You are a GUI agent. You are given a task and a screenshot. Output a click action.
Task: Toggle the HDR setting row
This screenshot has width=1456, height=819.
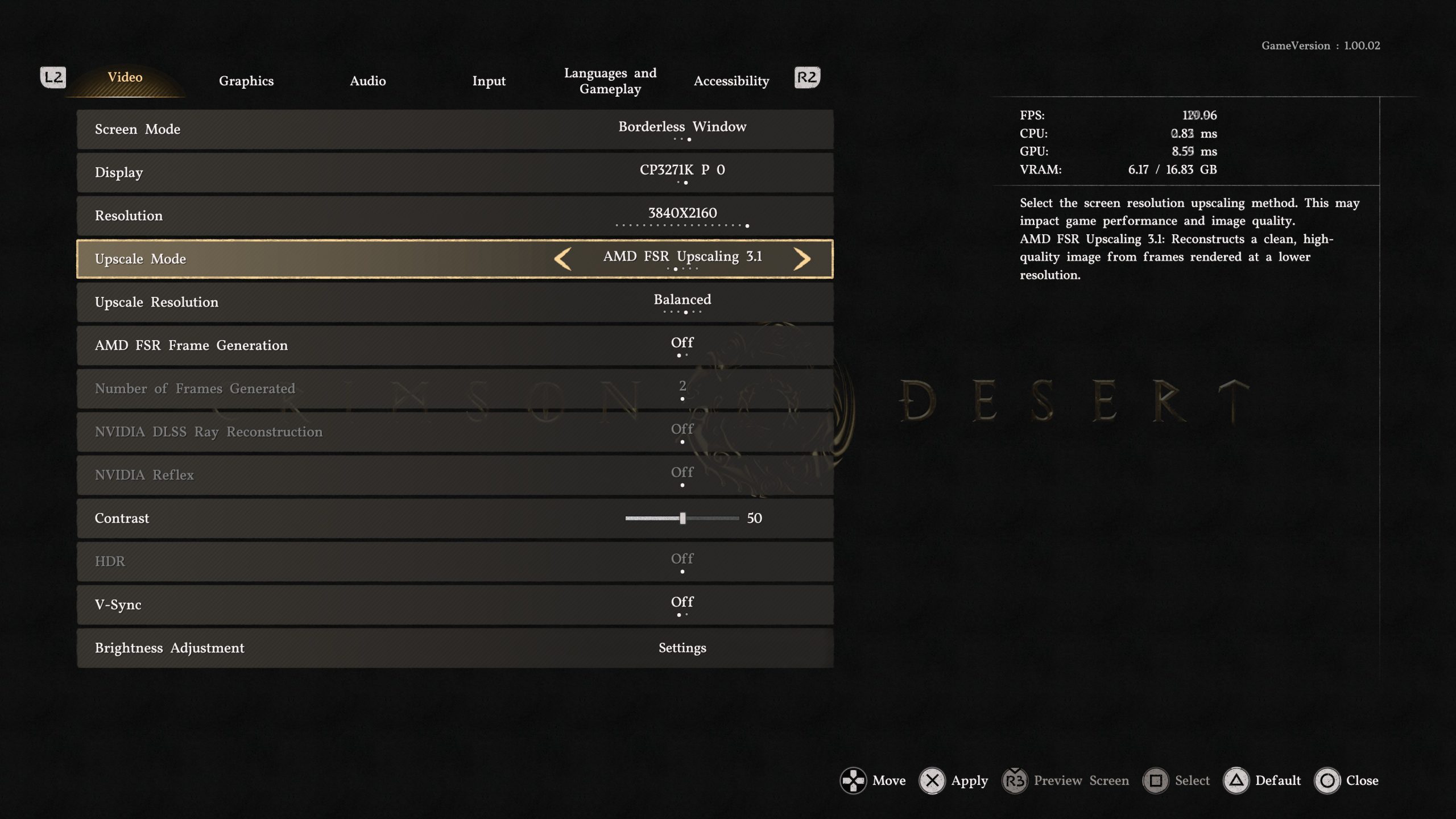(x=681, y=561)
